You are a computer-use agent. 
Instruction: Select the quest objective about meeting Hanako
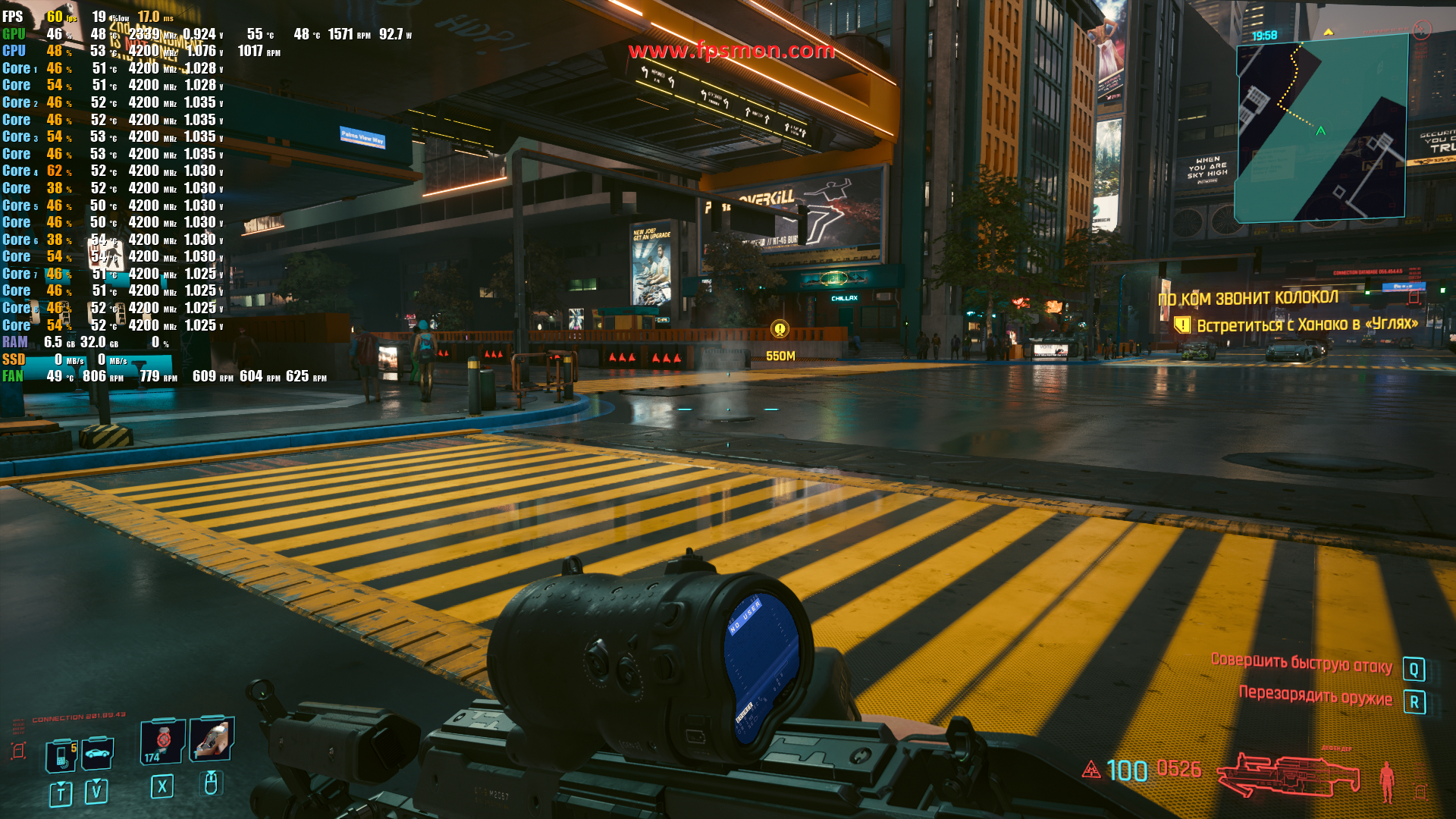(1307, 325)
